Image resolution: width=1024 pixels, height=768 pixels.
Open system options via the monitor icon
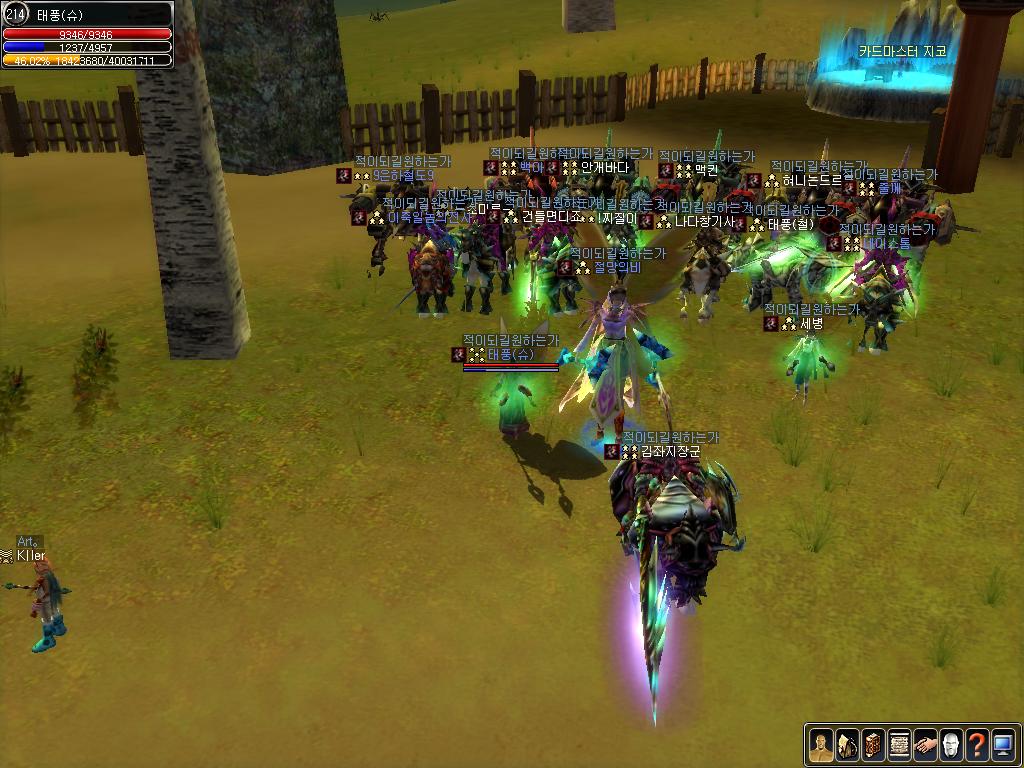pos(1003,744)
